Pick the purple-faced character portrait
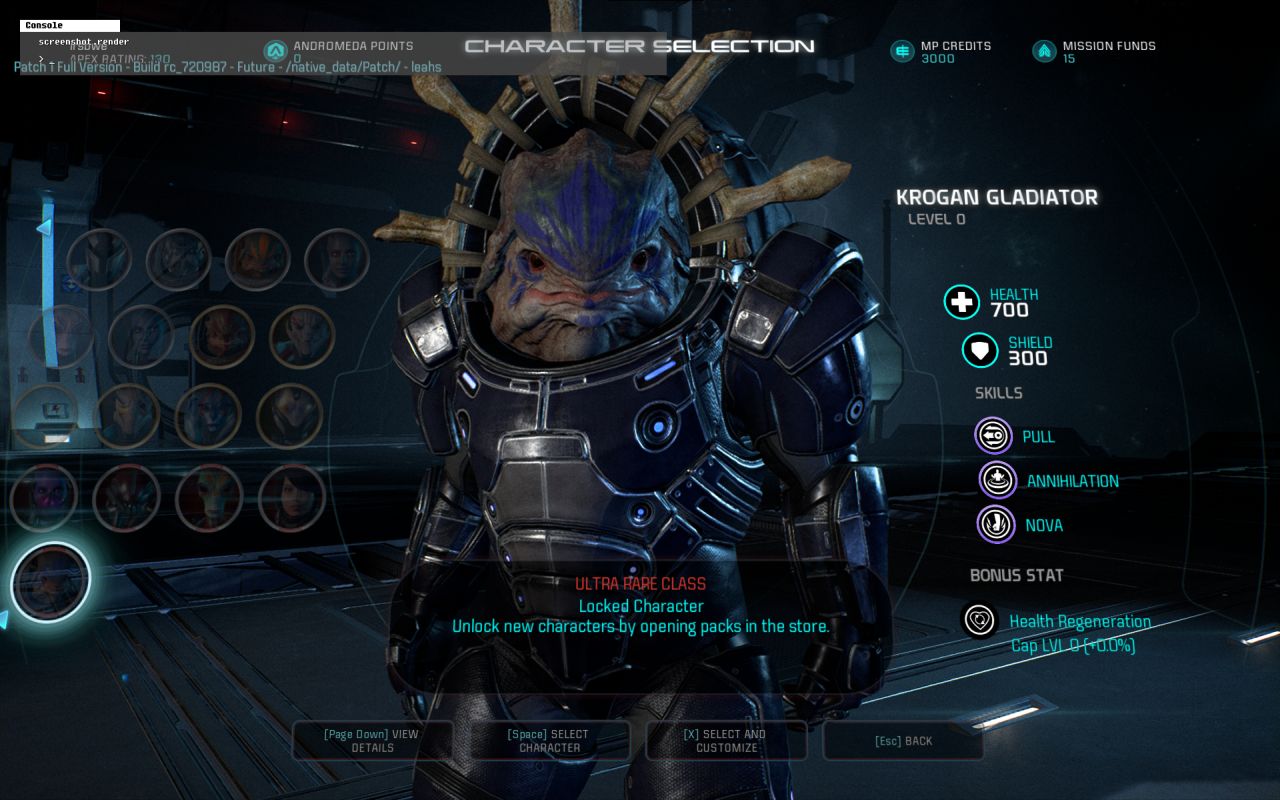 point(44,497)
